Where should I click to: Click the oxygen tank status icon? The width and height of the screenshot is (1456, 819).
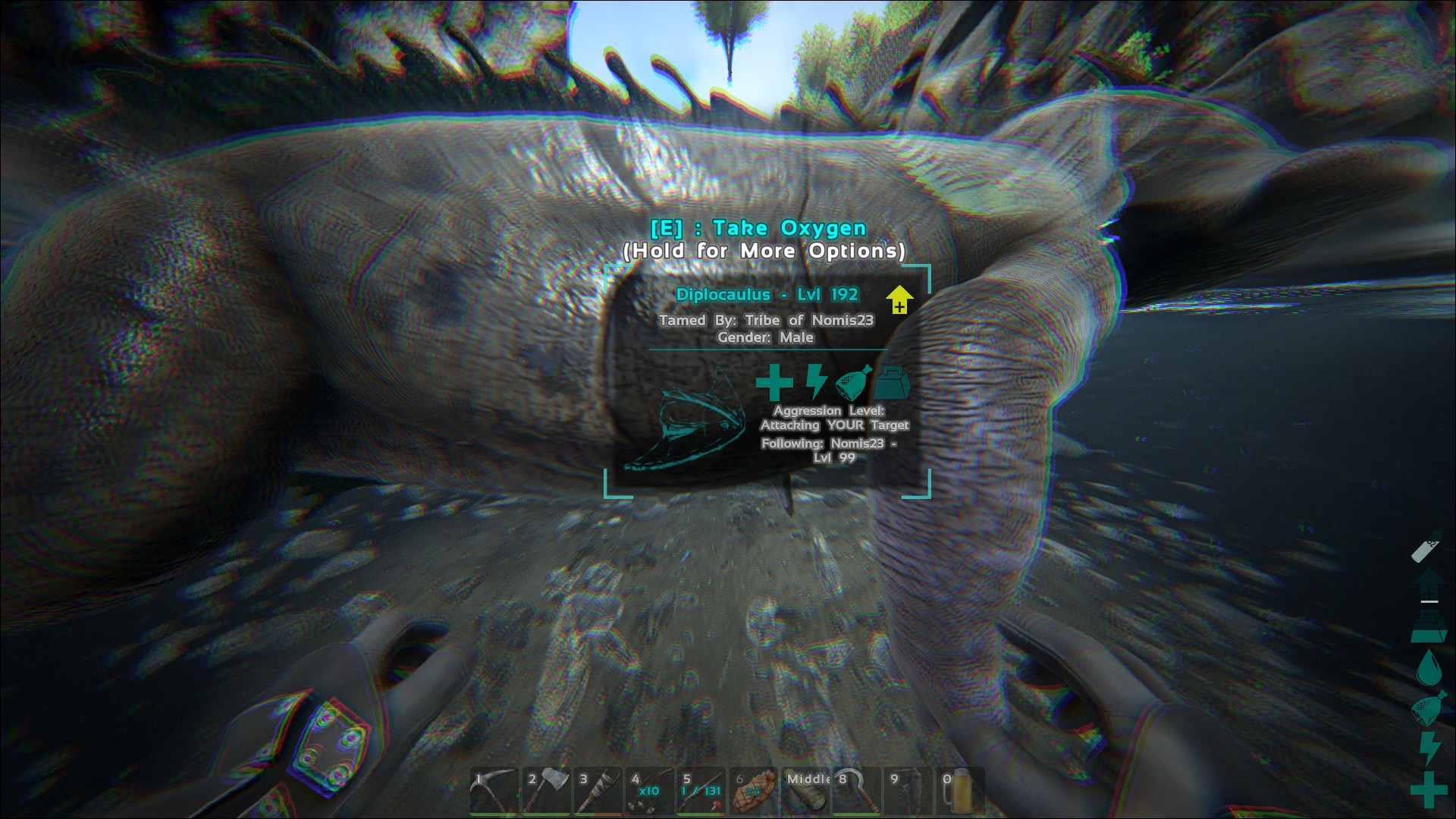(1427, 547)
